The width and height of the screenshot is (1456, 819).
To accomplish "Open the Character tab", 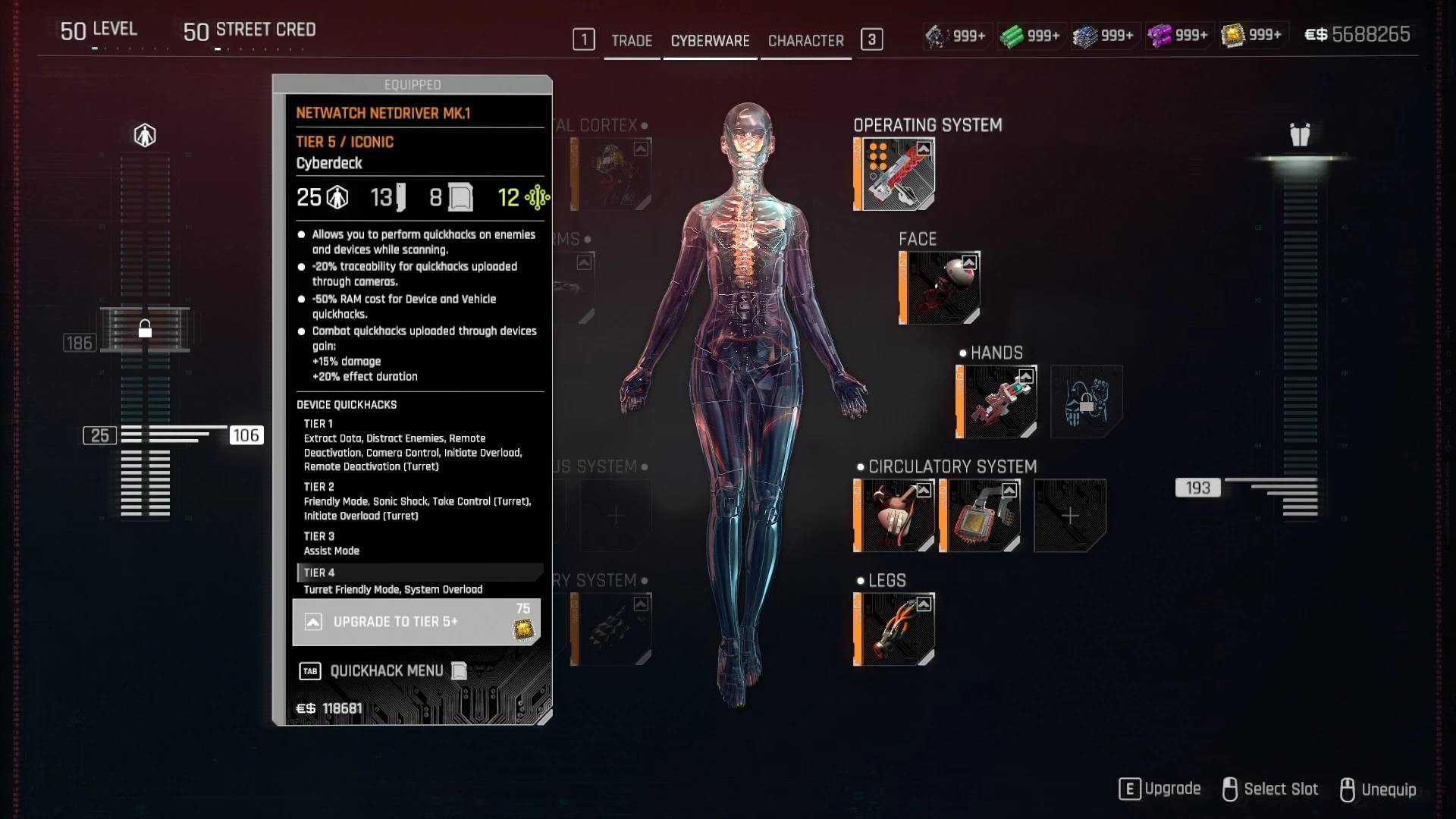I will point(805,41).
